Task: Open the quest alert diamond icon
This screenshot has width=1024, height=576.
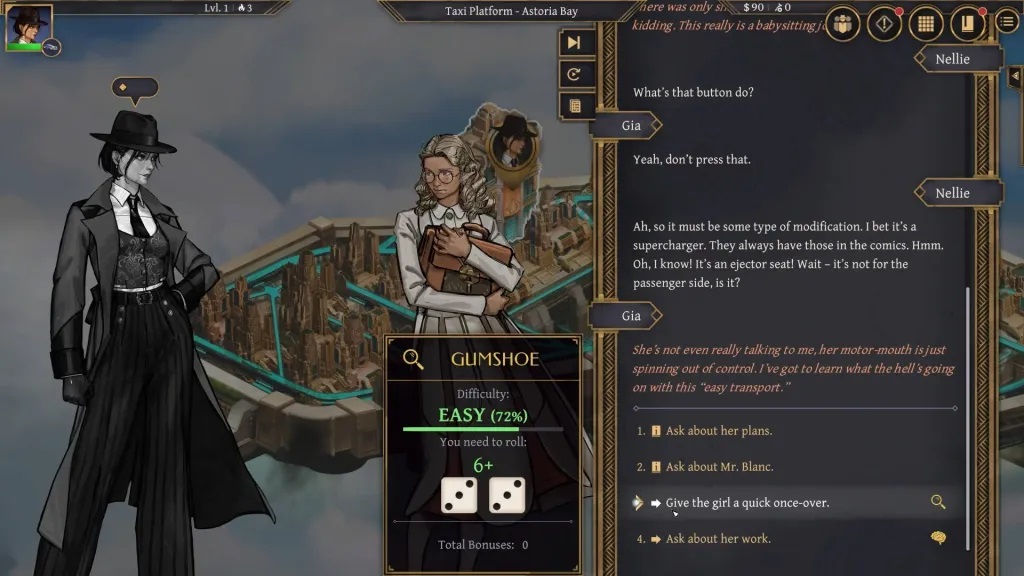Action: point(884,23)
